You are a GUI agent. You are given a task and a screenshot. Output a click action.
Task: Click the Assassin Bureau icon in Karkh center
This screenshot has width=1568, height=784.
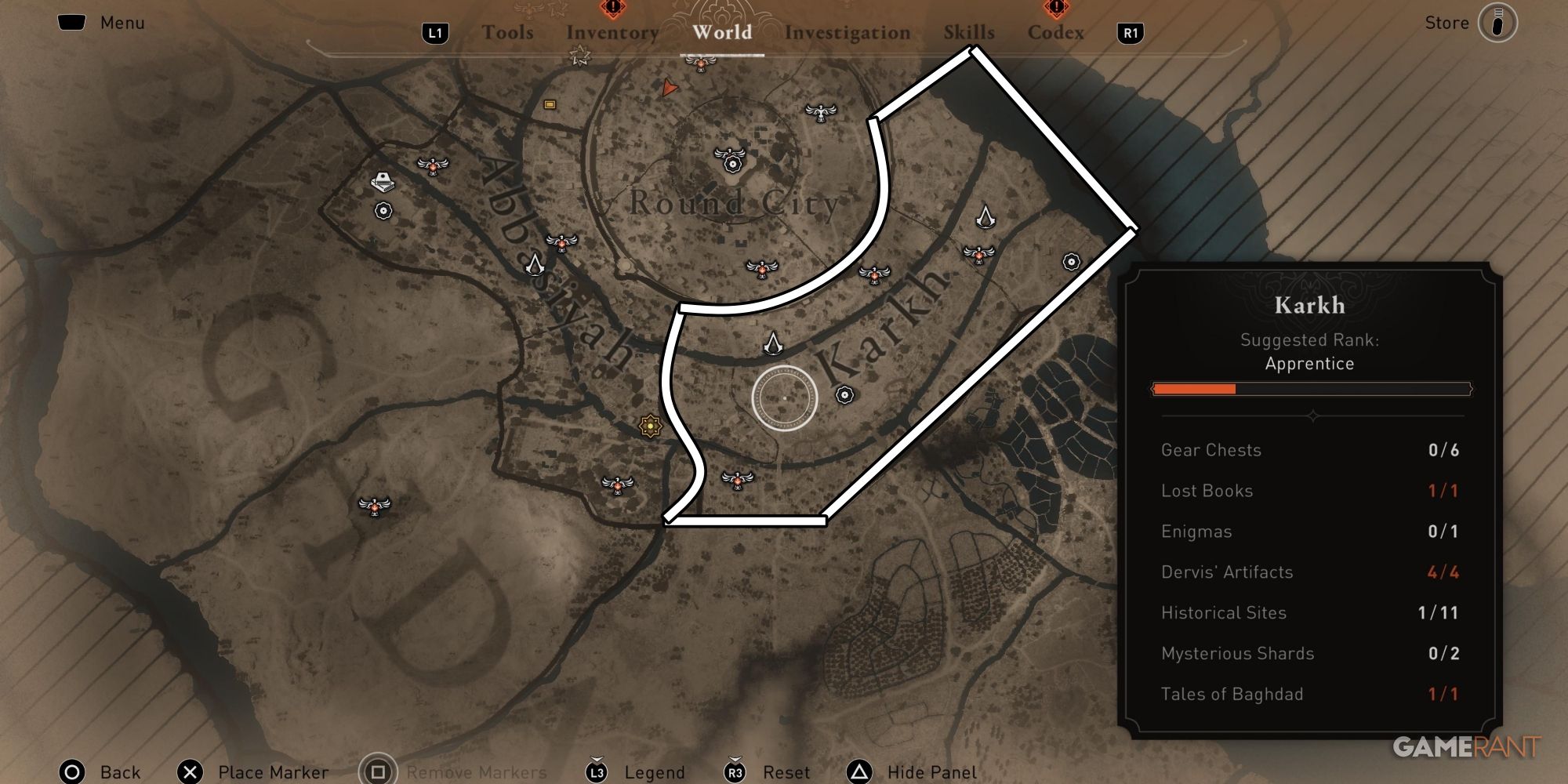tap(771, 343)
